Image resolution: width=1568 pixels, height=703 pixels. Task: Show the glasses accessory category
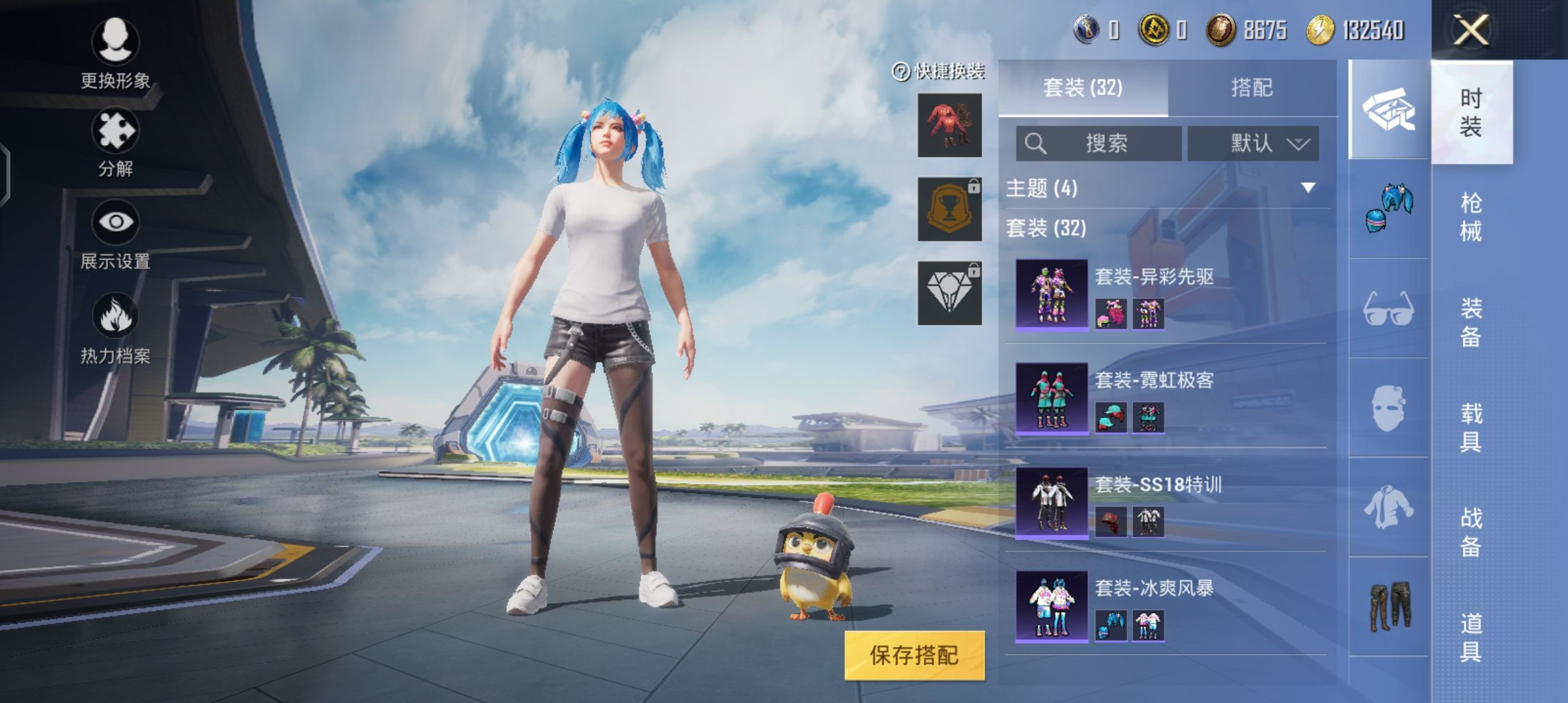[1388, 308]
